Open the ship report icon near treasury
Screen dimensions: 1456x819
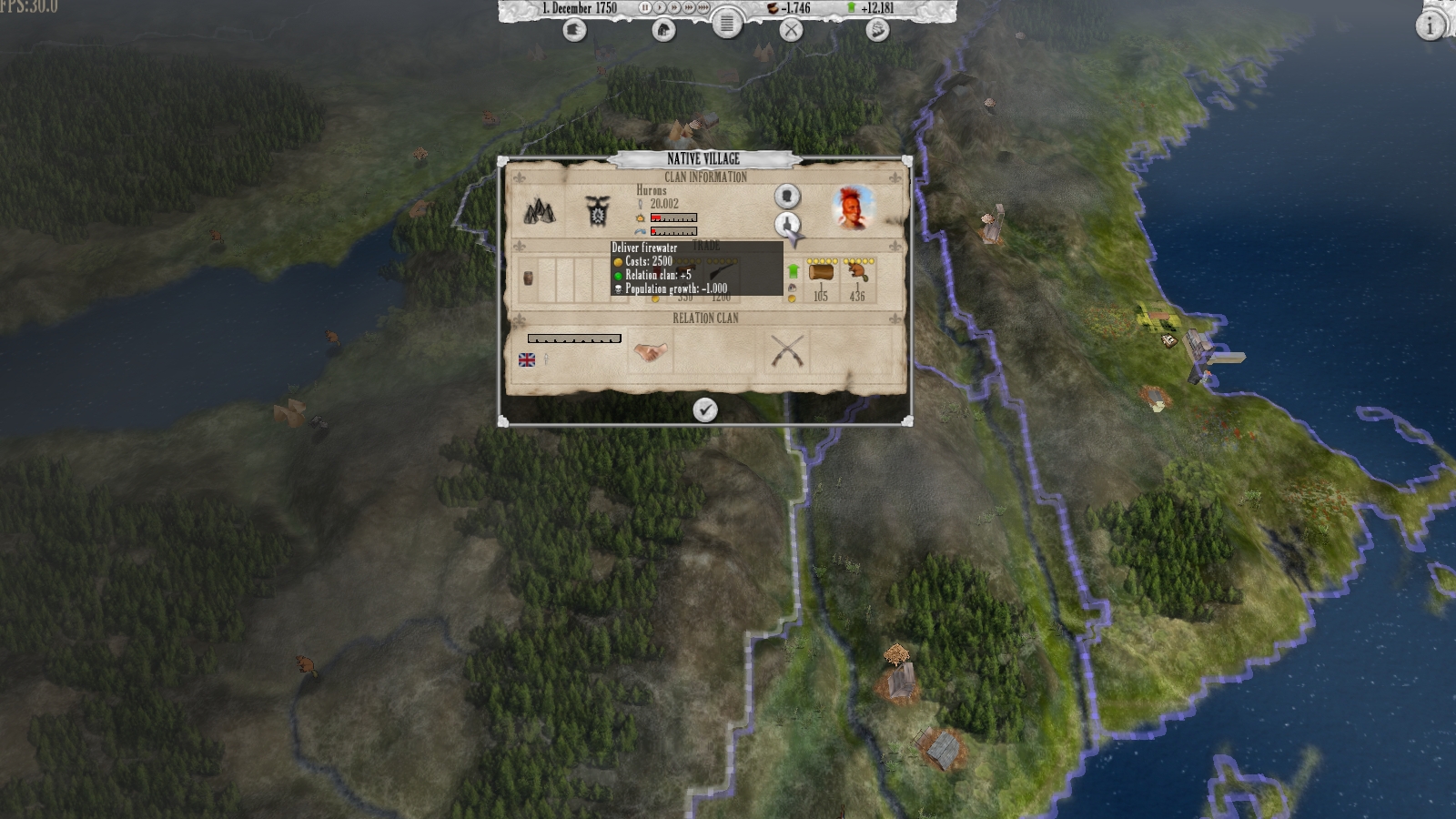[878, 29]
